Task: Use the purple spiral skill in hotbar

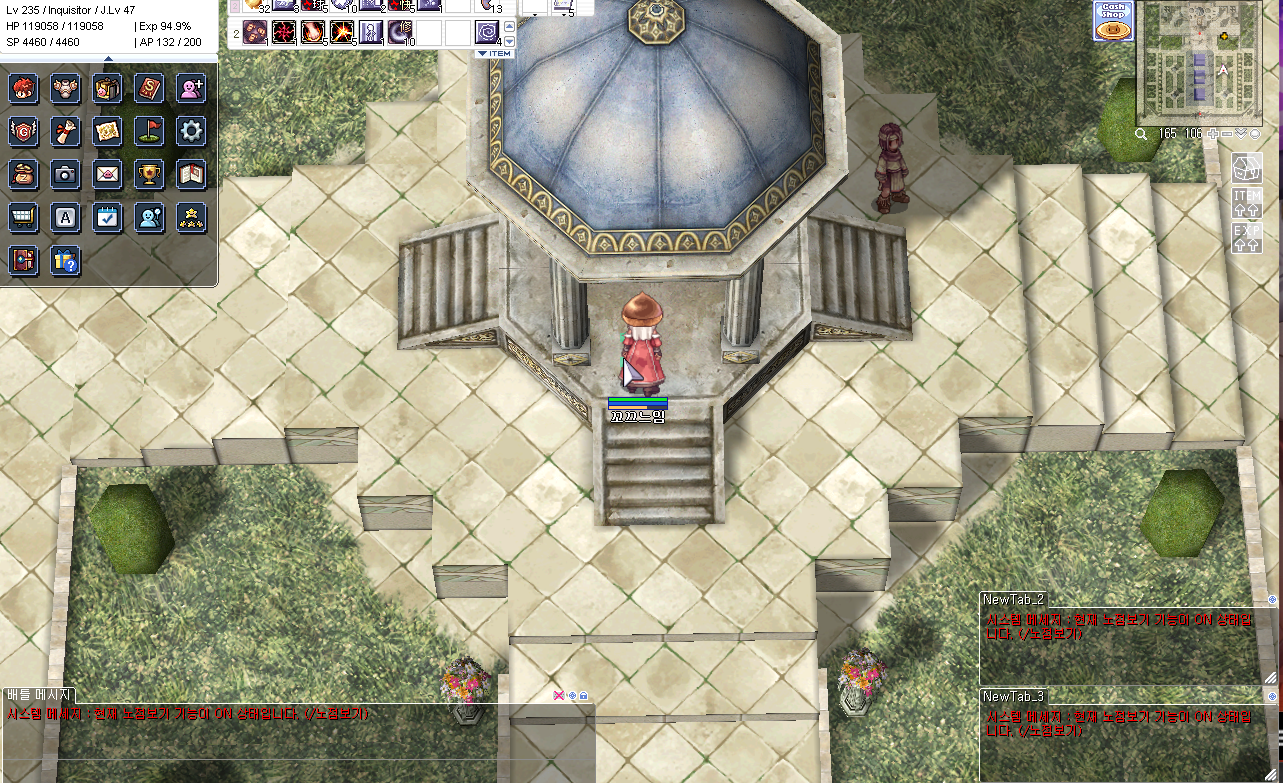Action: [487, 32]
